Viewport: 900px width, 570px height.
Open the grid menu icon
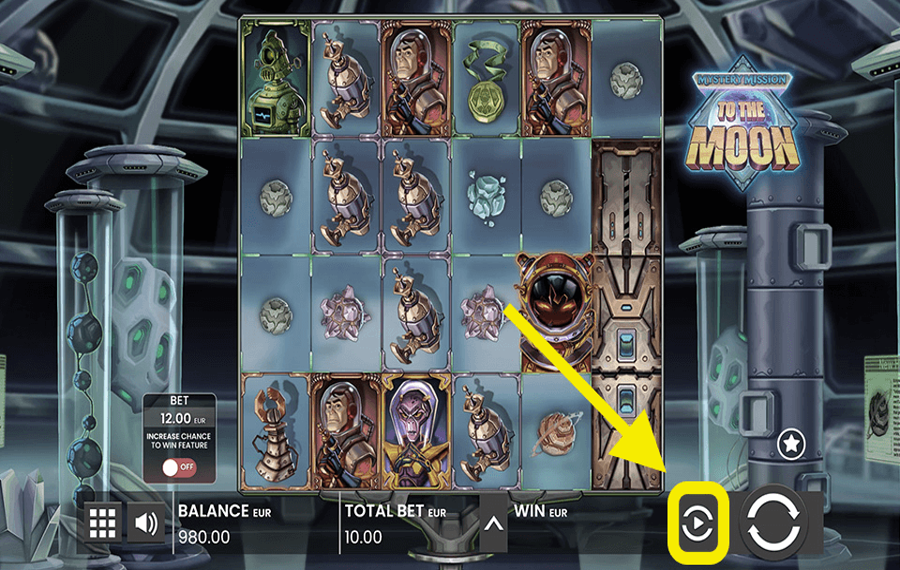pos(104,522)
